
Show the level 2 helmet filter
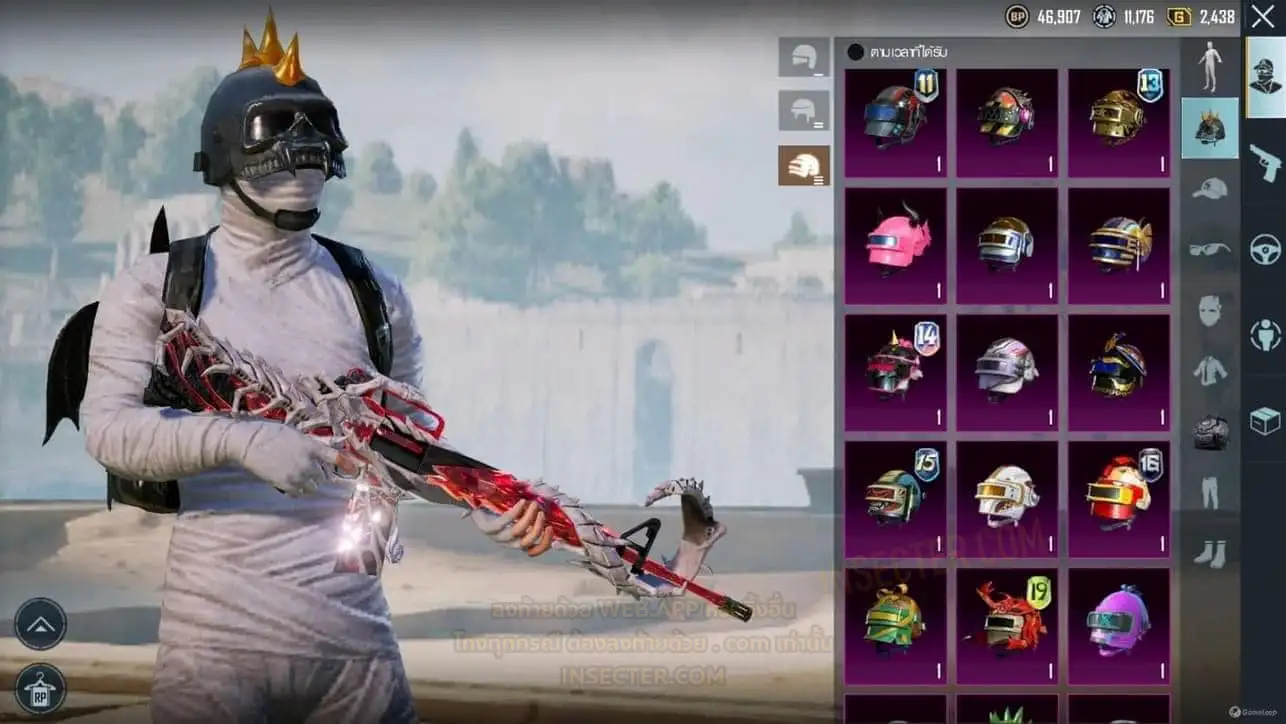804,111
